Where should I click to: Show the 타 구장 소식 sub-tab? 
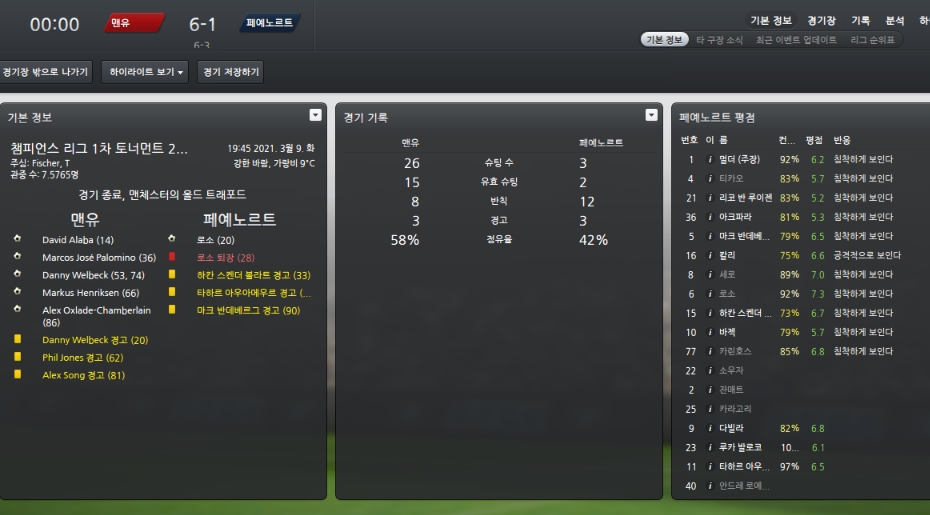pyautogui.click(x=719, y=40)
